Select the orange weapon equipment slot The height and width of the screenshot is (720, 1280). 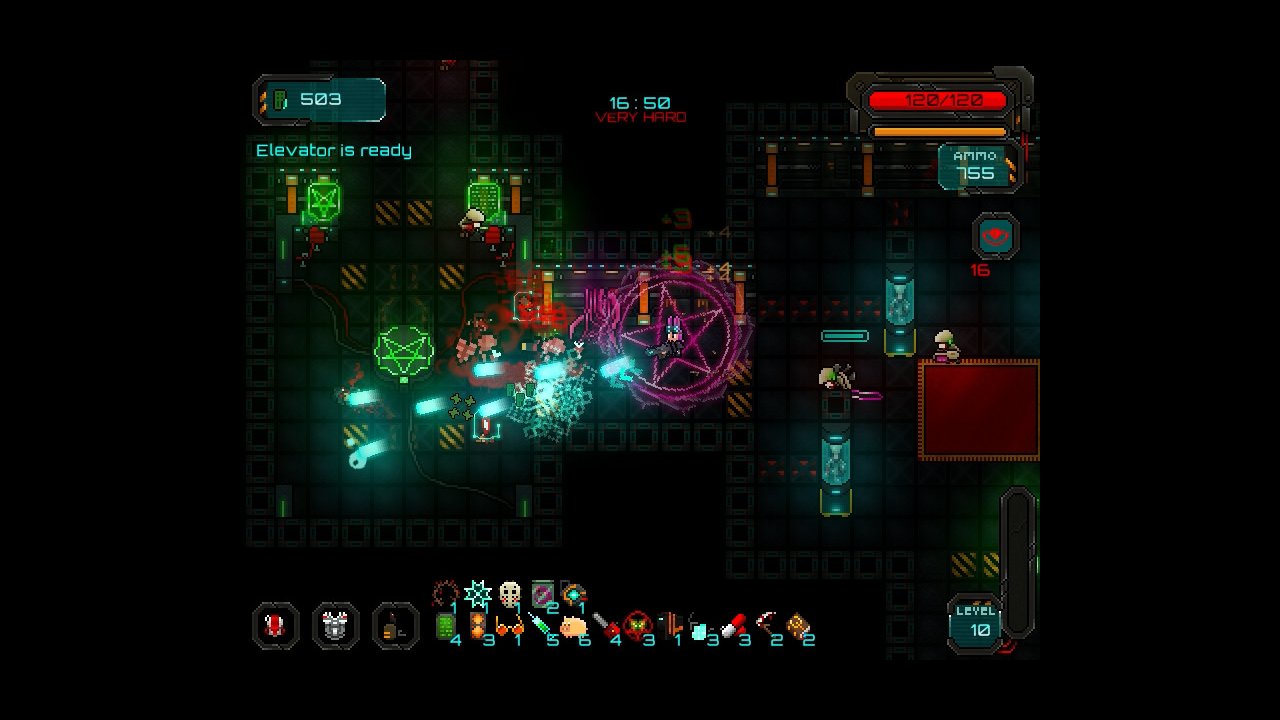[x=396, y=627]
